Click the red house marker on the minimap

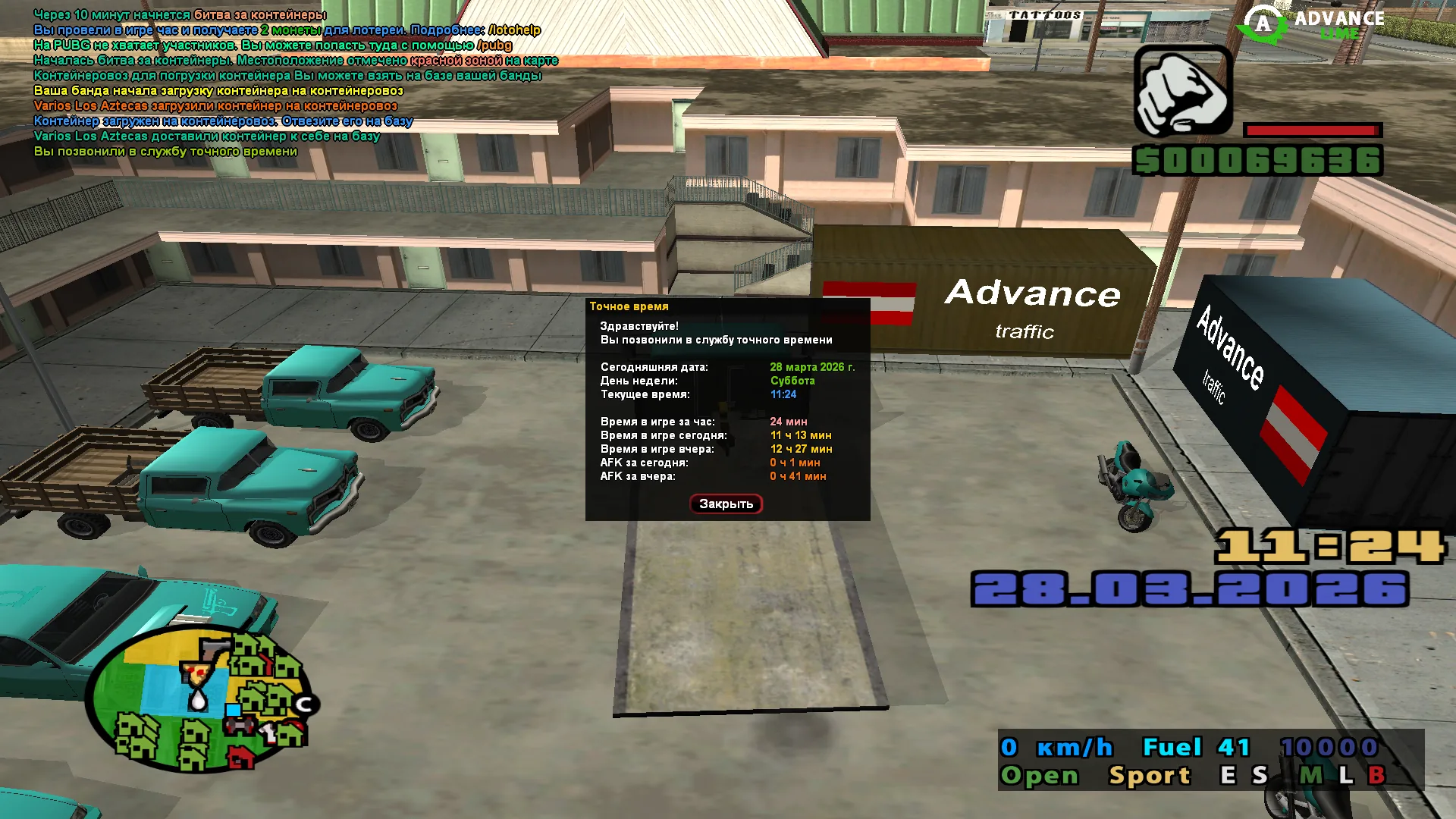(x=241, y=758)
